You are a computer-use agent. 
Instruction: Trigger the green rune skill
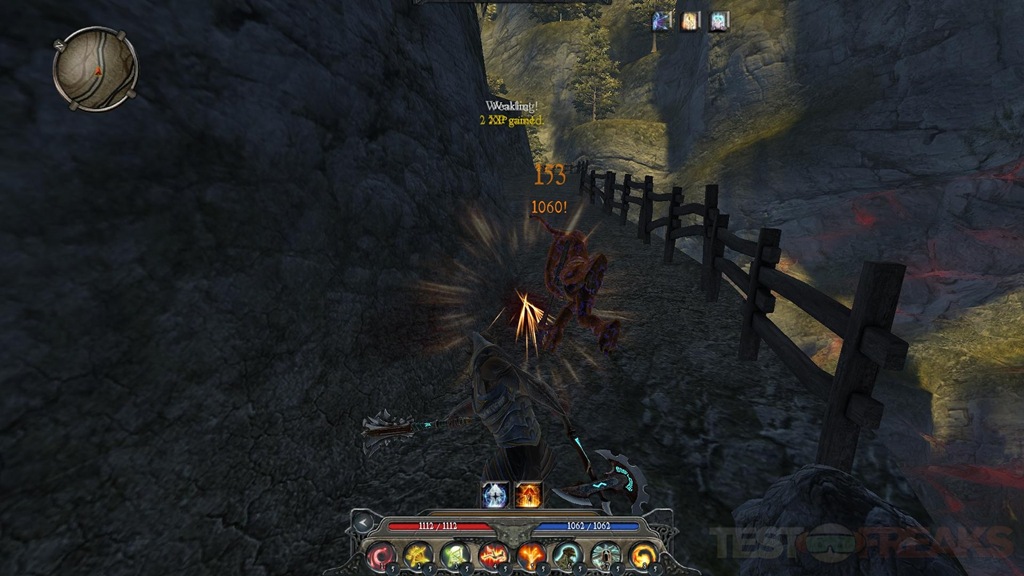pos(455,555)
